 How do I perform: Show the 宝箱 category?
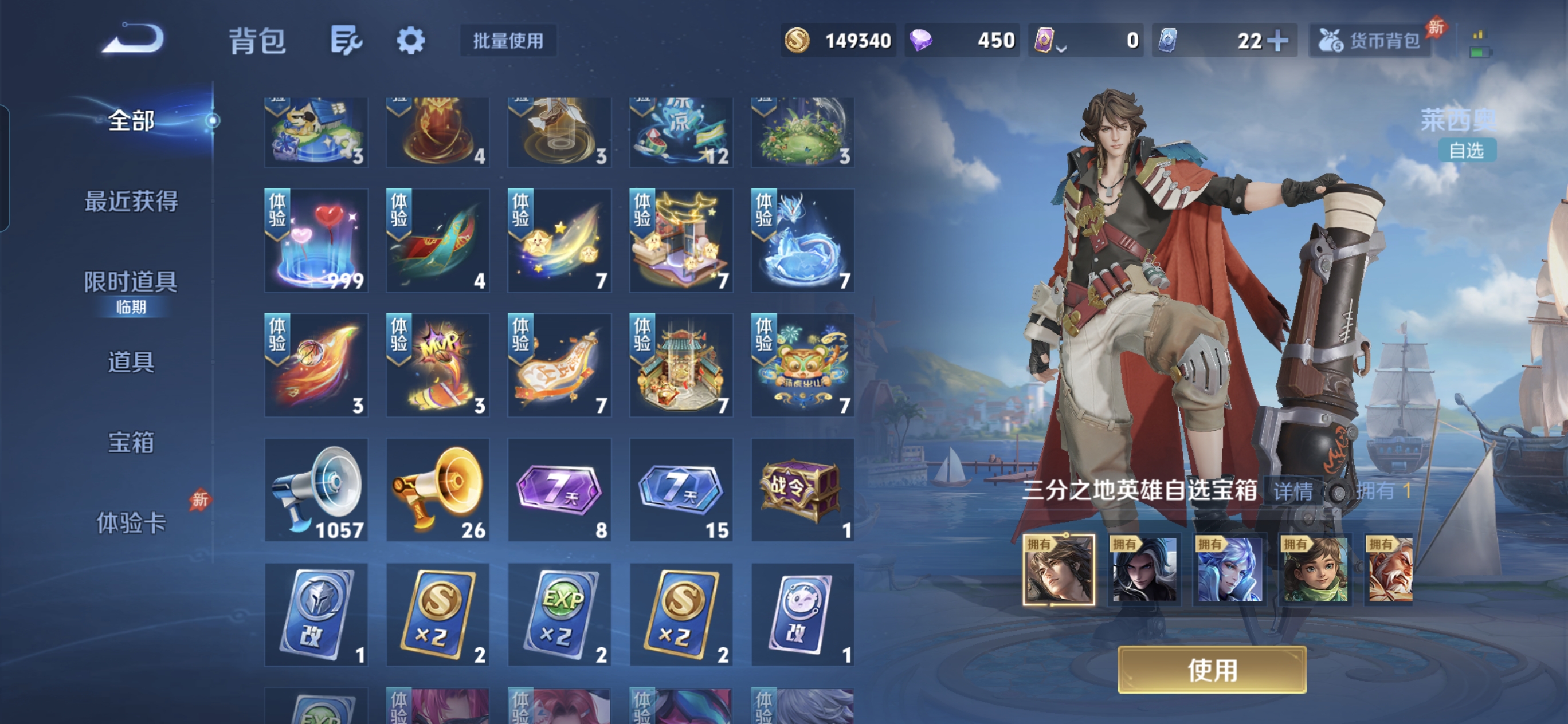[x=131, y=442]
